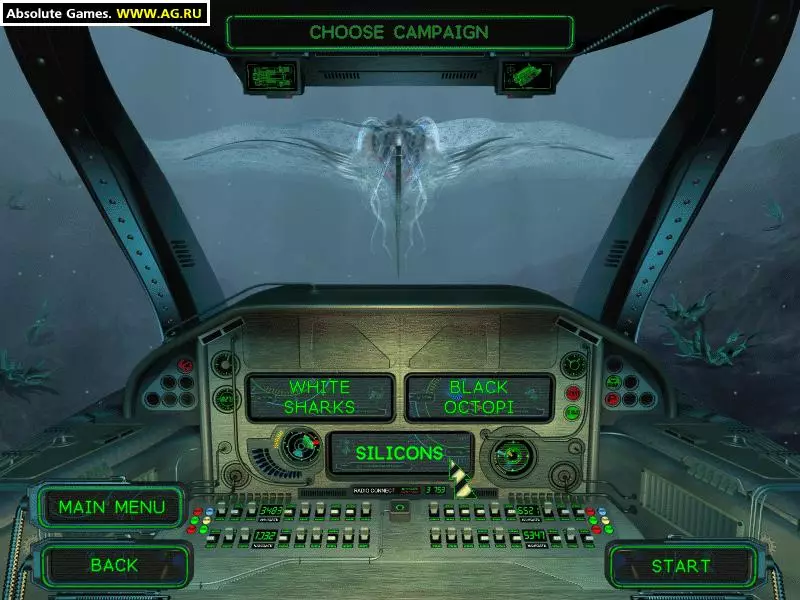Screen dimensions: 800x600
Task: Select the White Sharks campaign
Action: 320,397
